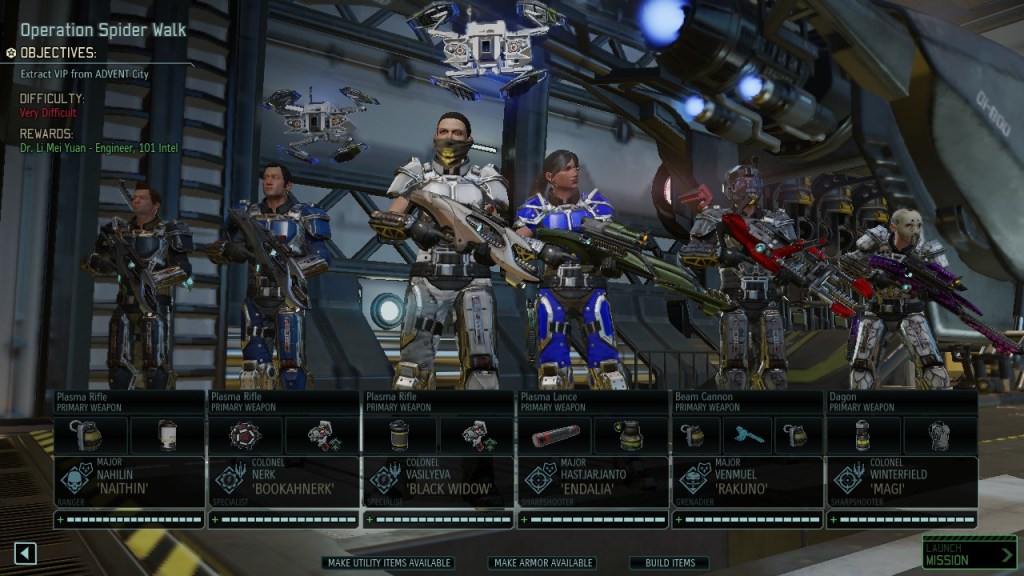The image size is (1024, 576).
Task: Choose Colonel Vasilyeva 'Black Widow' card
Action: point(438,481)
